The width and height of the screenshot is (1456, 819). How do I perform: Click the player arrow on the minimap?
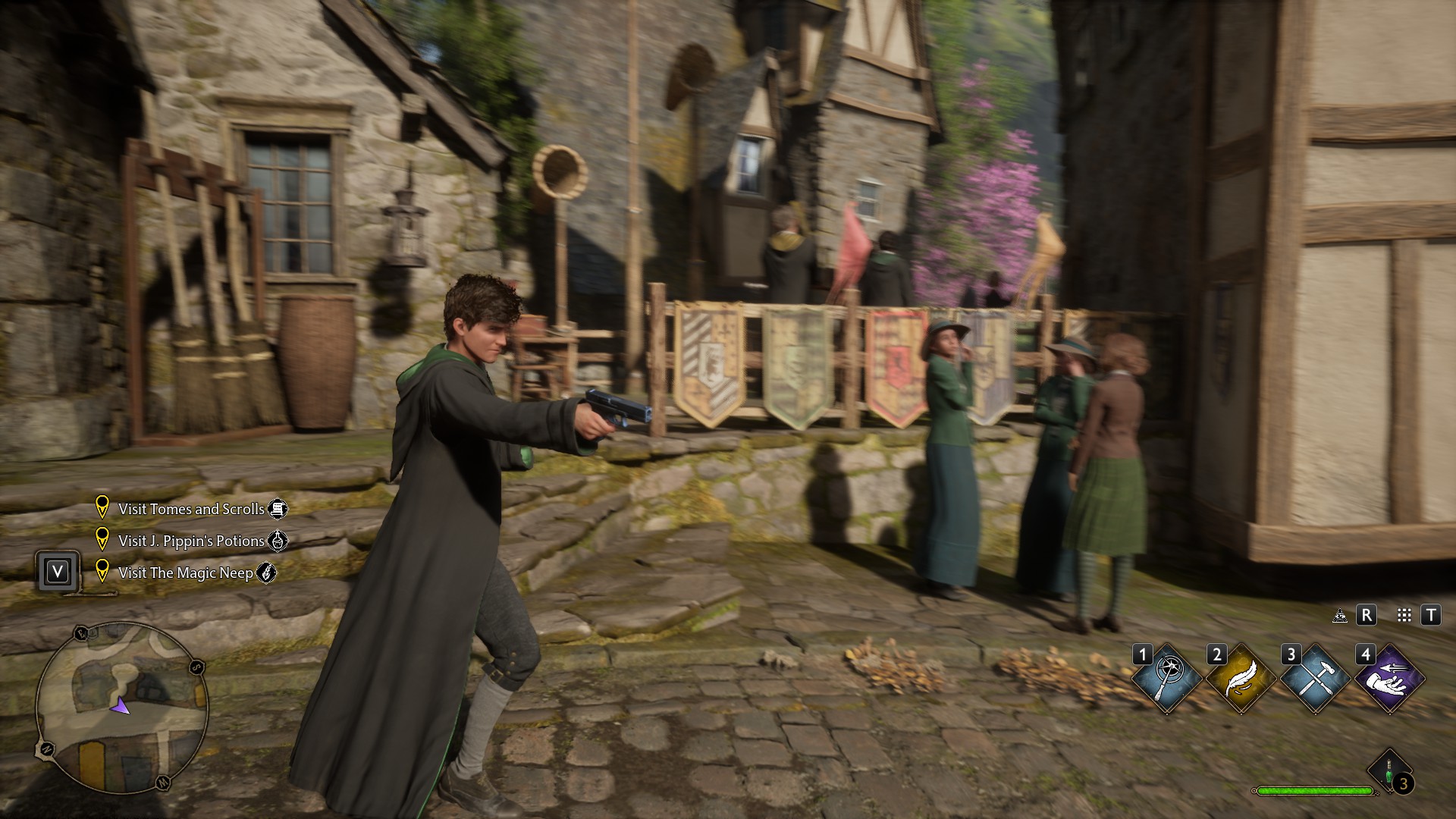point(120,707)
